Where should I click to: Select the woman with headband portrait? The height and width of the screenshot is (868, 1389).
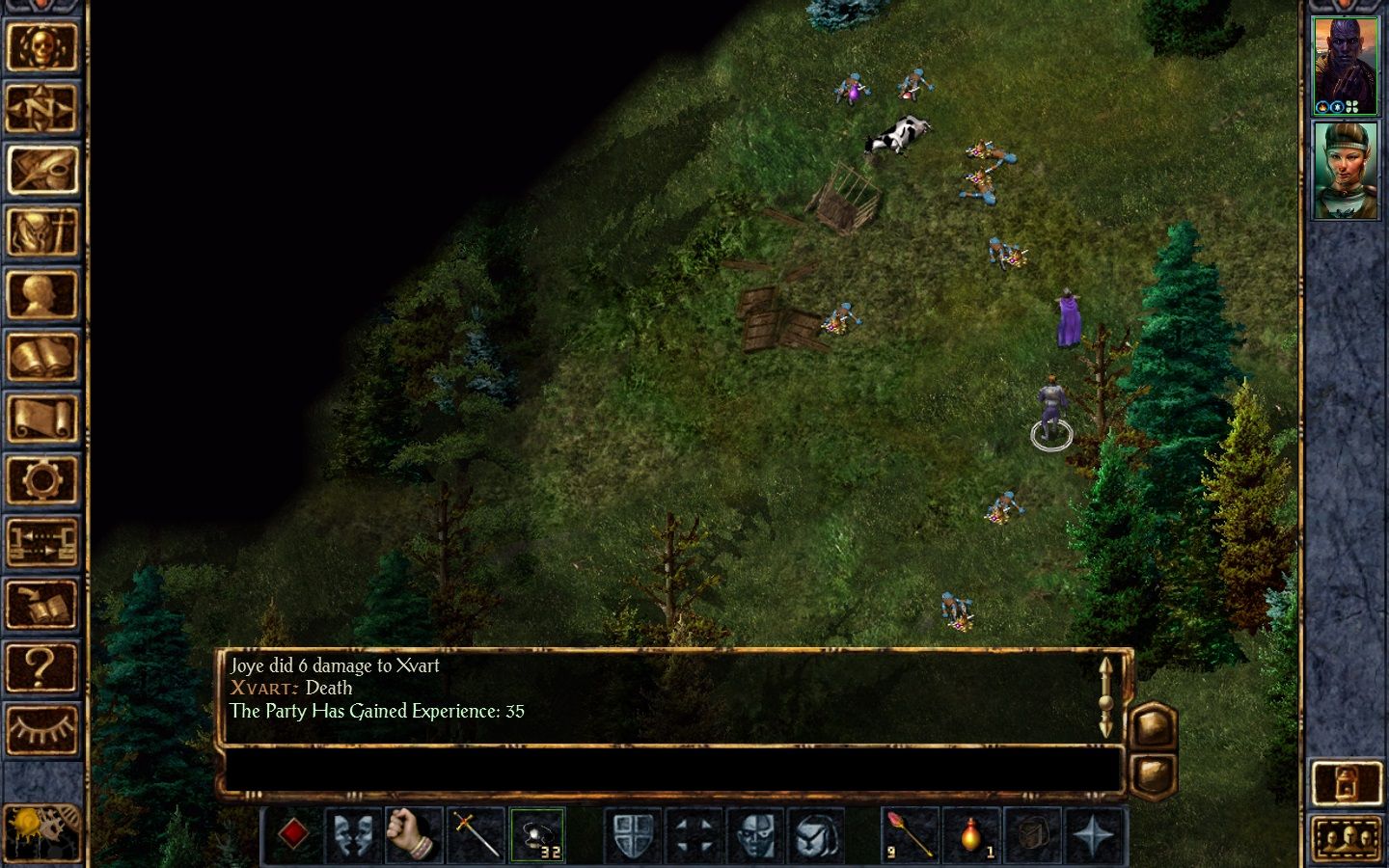pyautogui.click(x=1346, y=170)
